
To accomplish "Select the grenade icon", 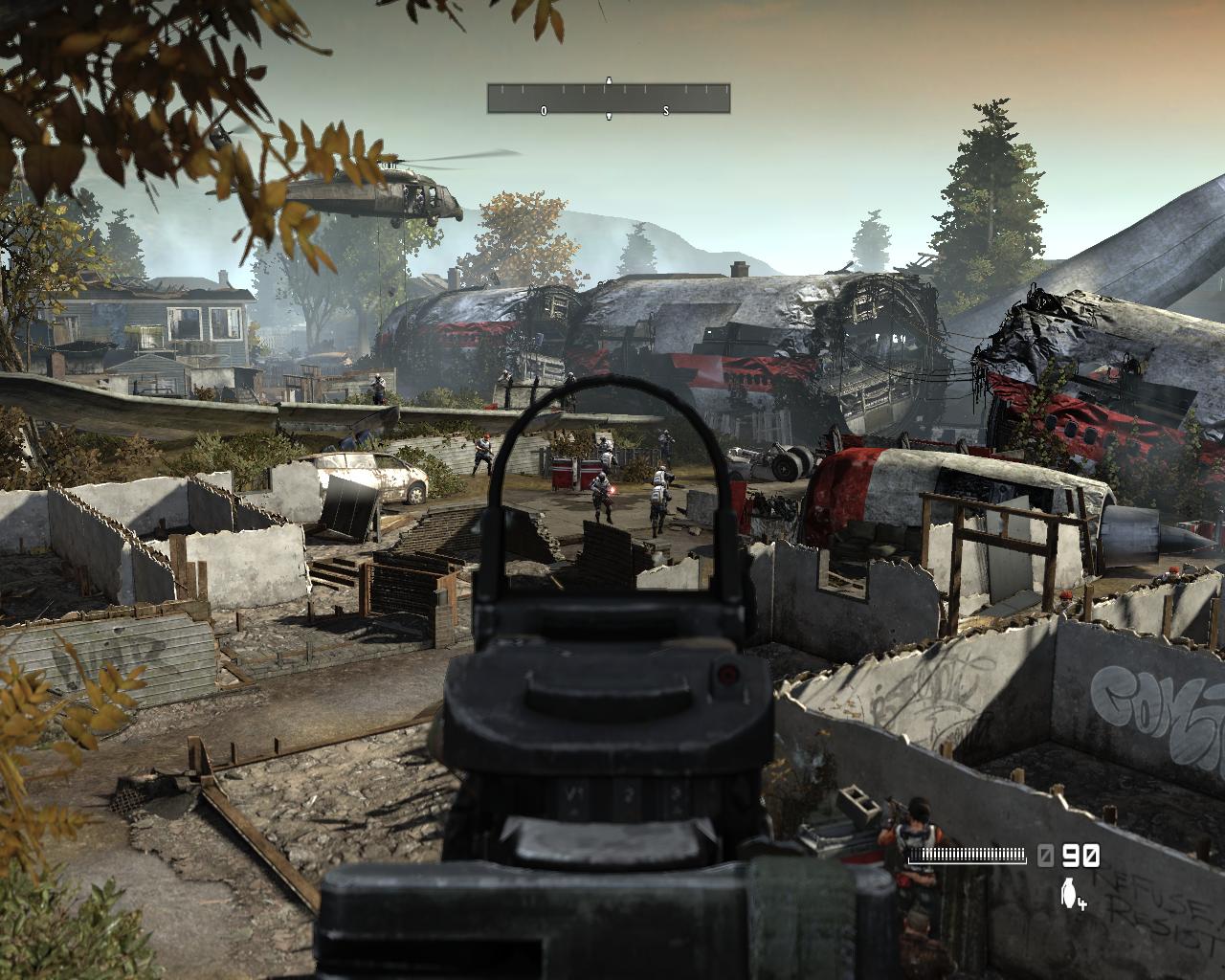I will point(1068,894).
